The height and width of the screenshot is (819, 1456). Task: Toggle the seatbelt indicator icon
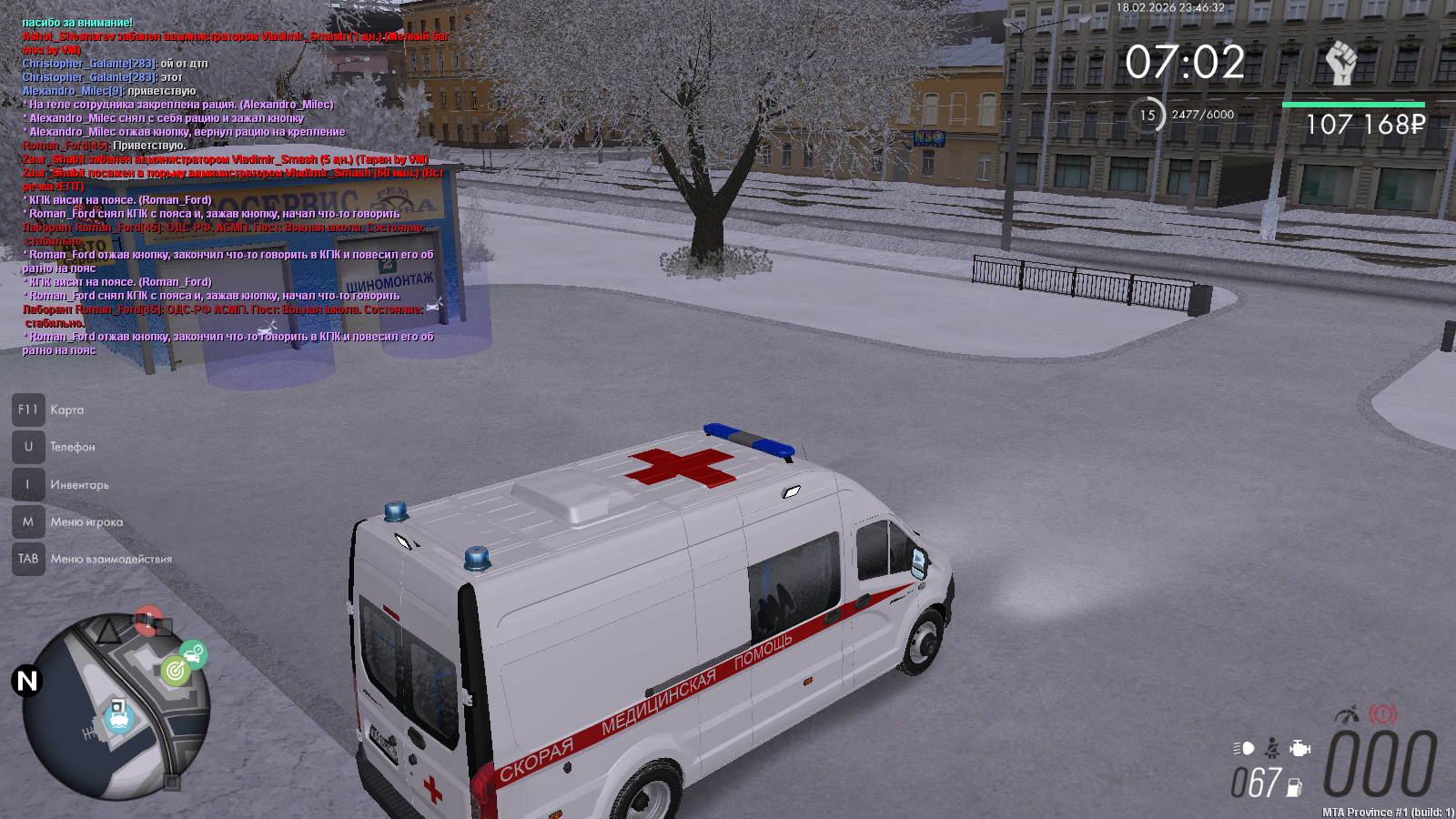click(x=1272, y=749)
